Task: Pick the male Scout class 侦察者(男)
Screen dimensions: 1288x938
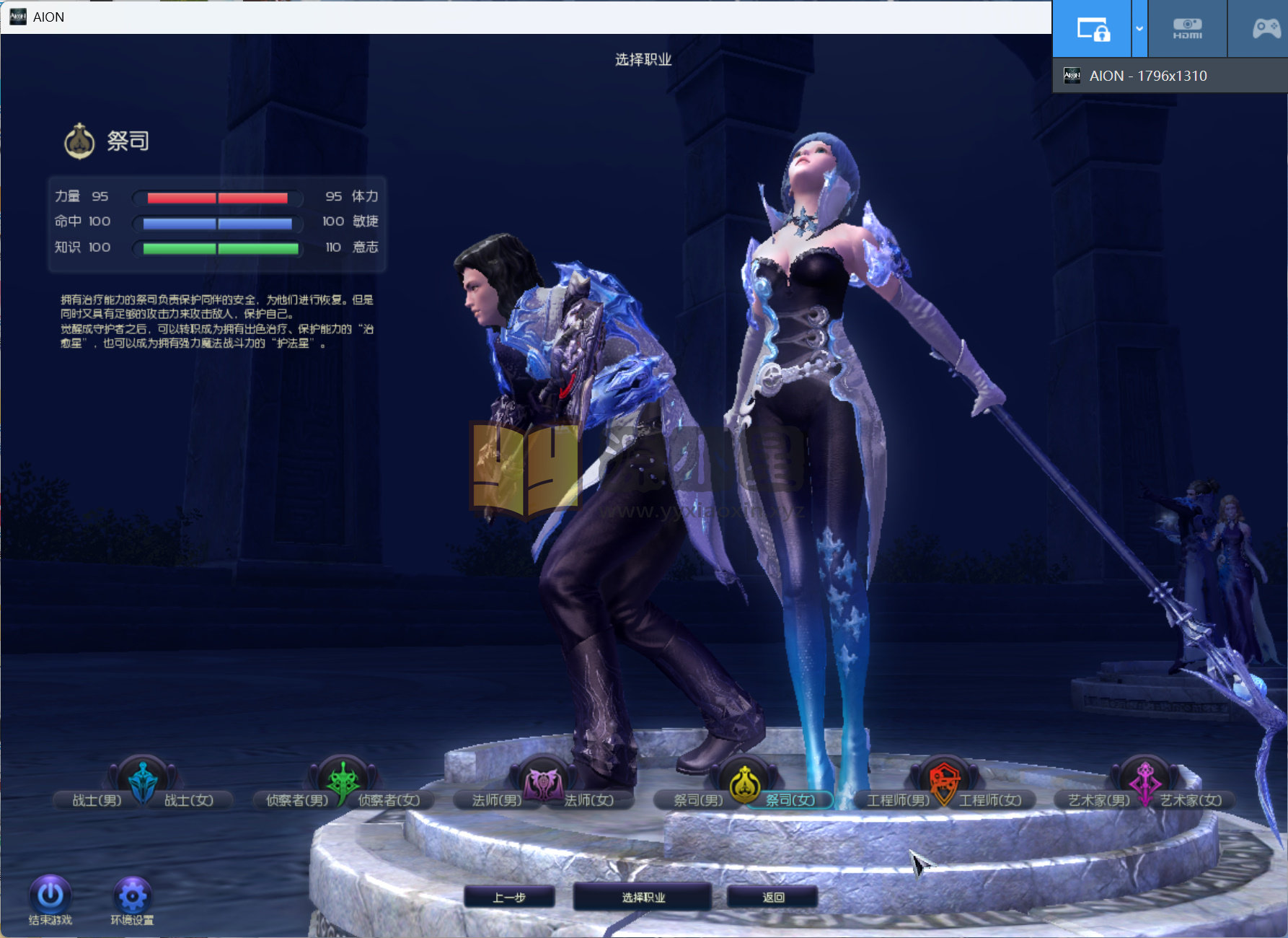Action: 296,800
